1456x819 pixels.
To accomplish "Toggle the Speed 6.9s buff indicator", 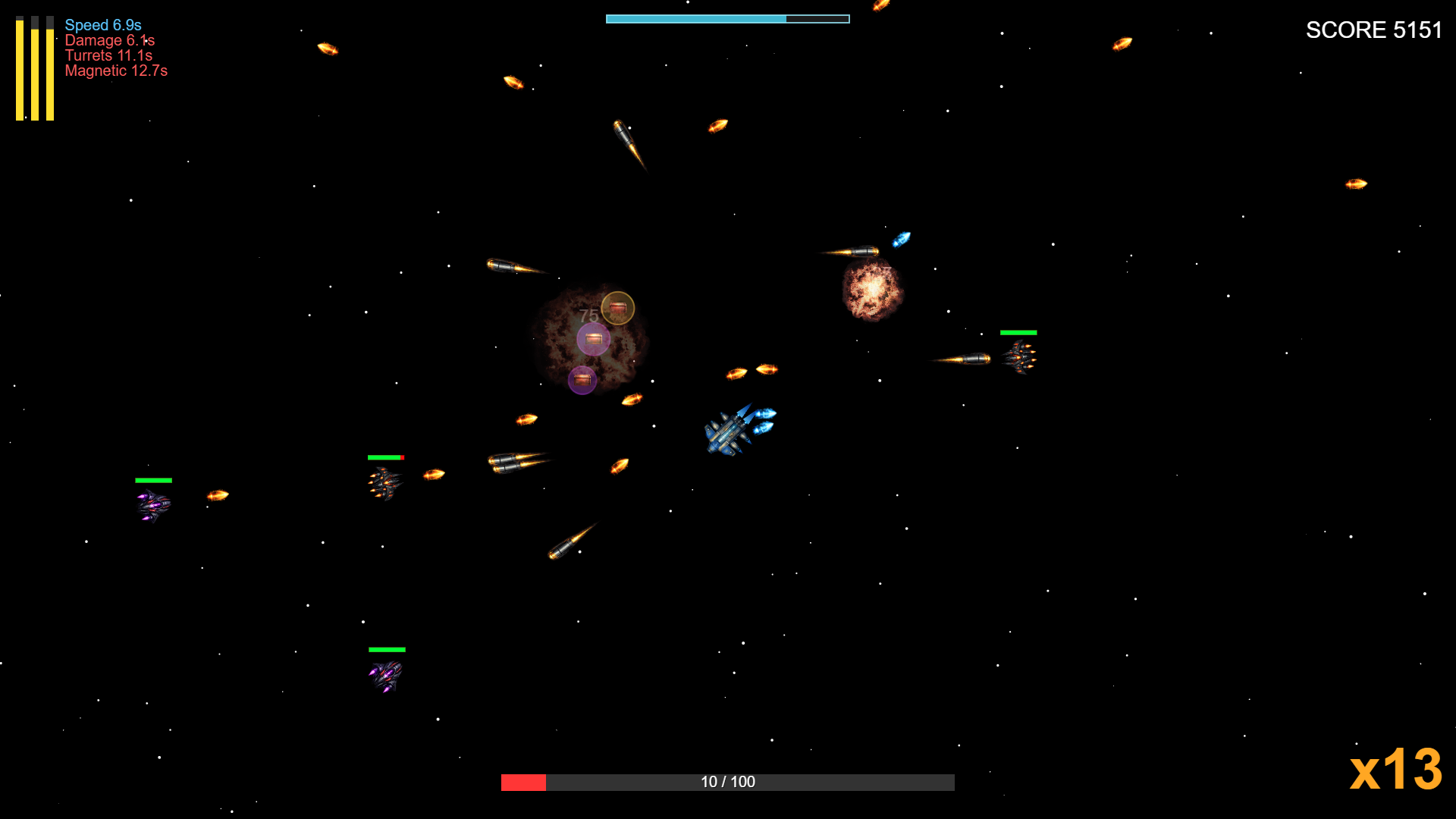I will (102, 25).
